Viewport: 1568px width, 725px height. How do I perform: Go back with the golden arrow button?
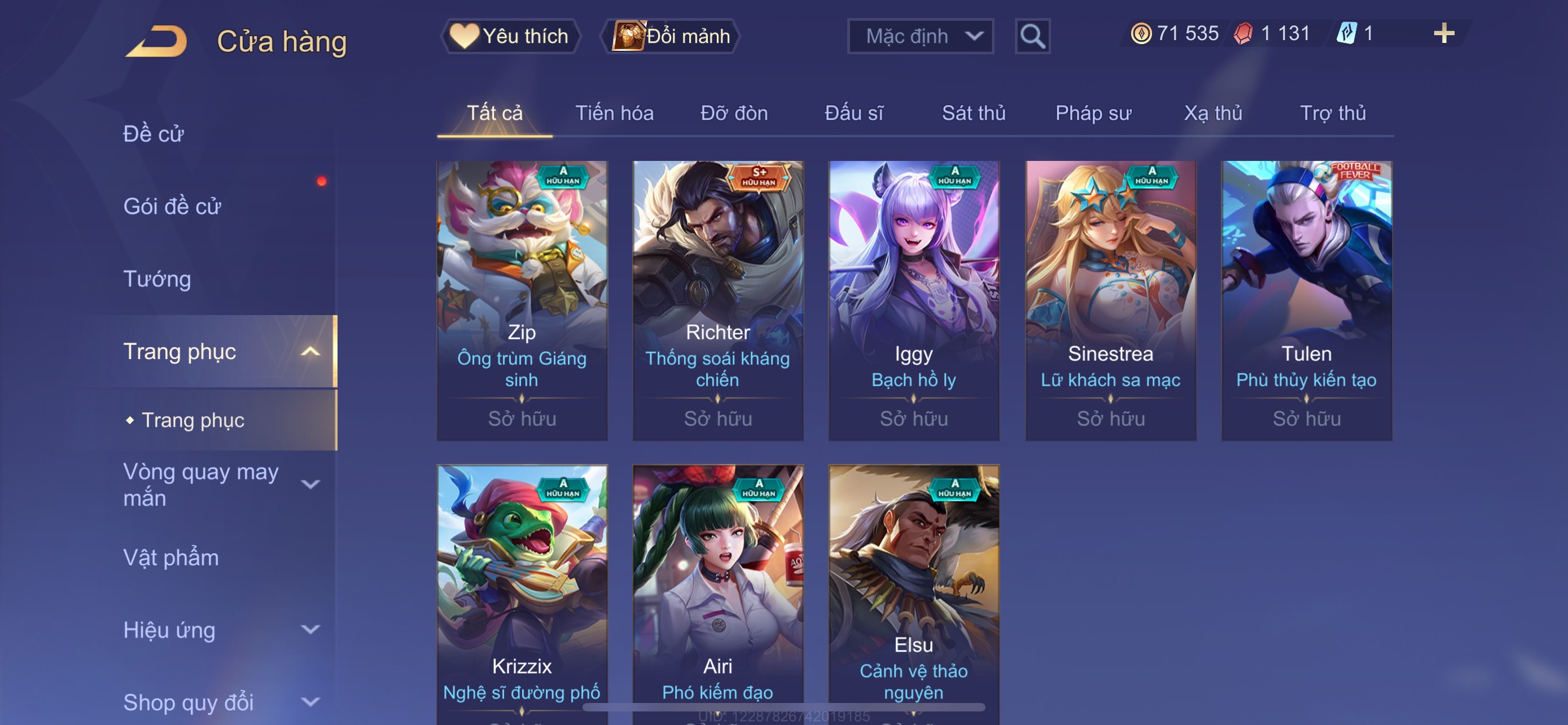point(157,41)
